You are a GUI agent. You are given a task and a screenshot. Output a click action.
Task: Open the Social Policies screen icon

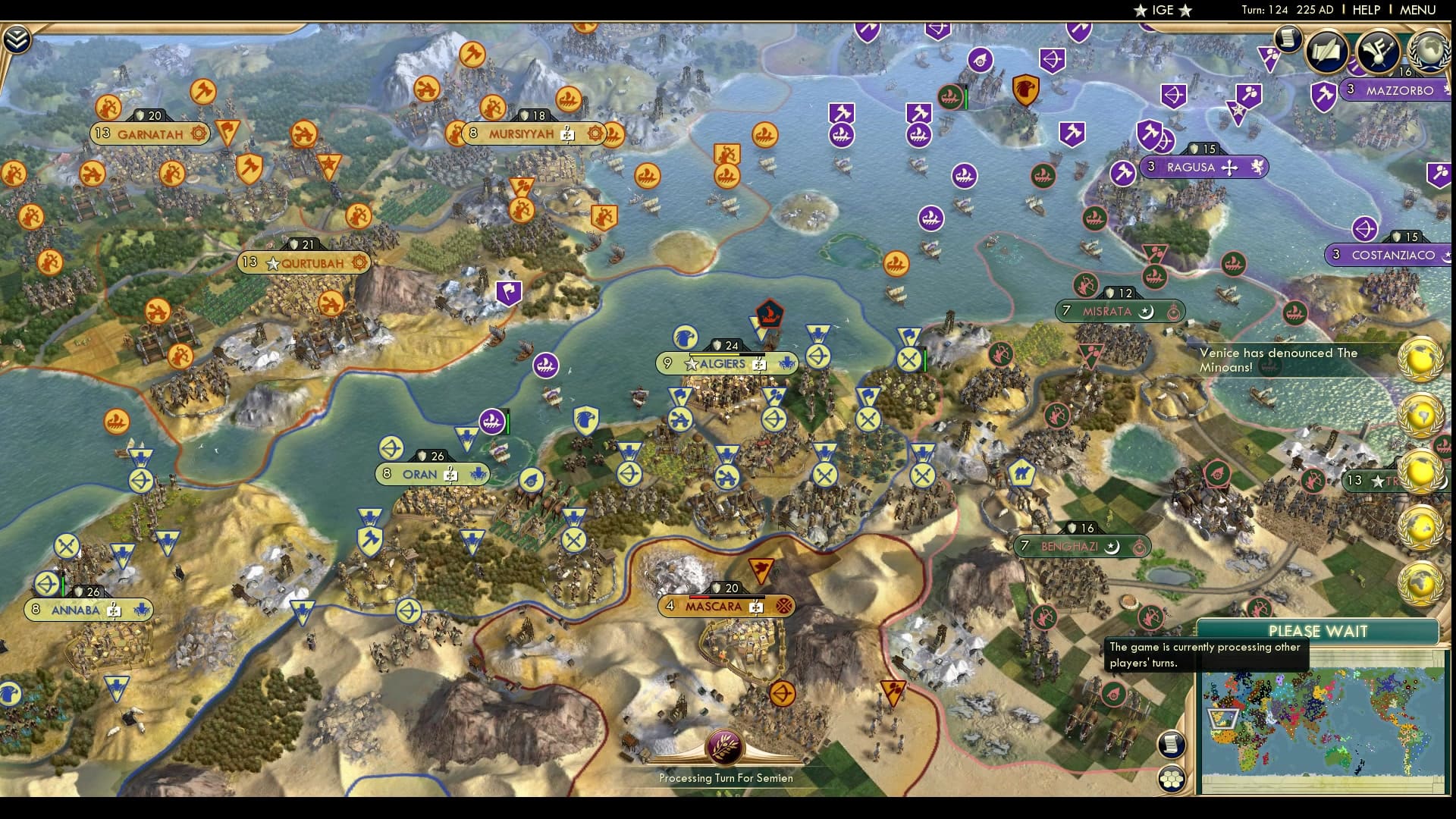[1326, 50]
